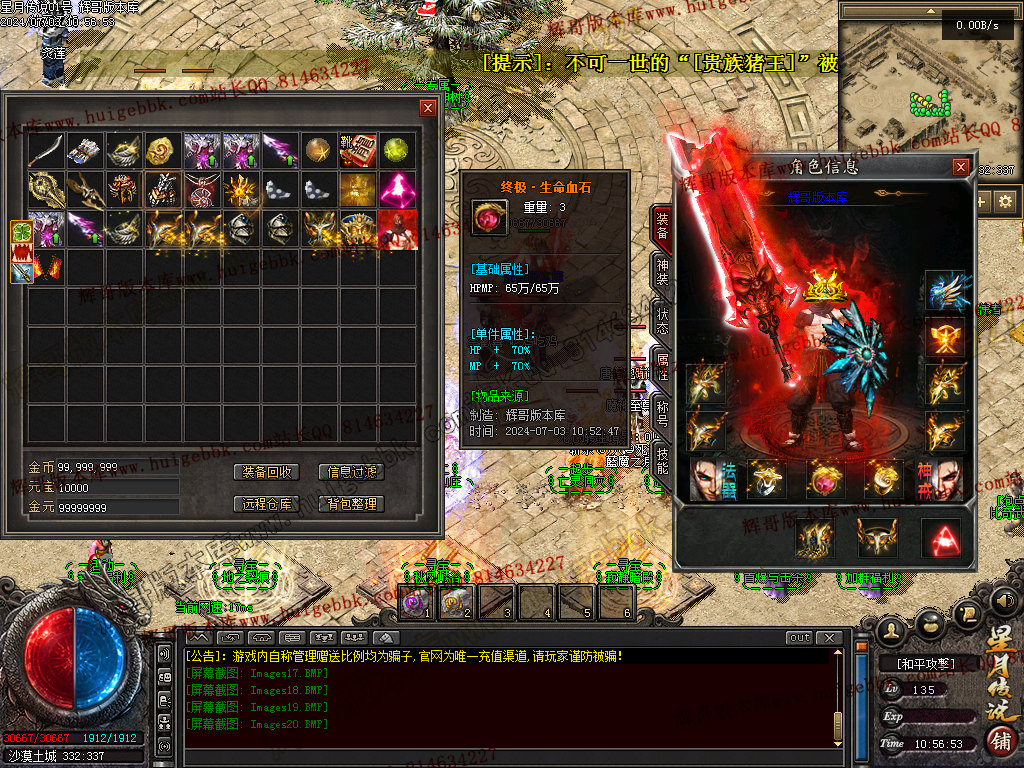
Task: Click the 铺 shop button
Action: point(1000,741)
